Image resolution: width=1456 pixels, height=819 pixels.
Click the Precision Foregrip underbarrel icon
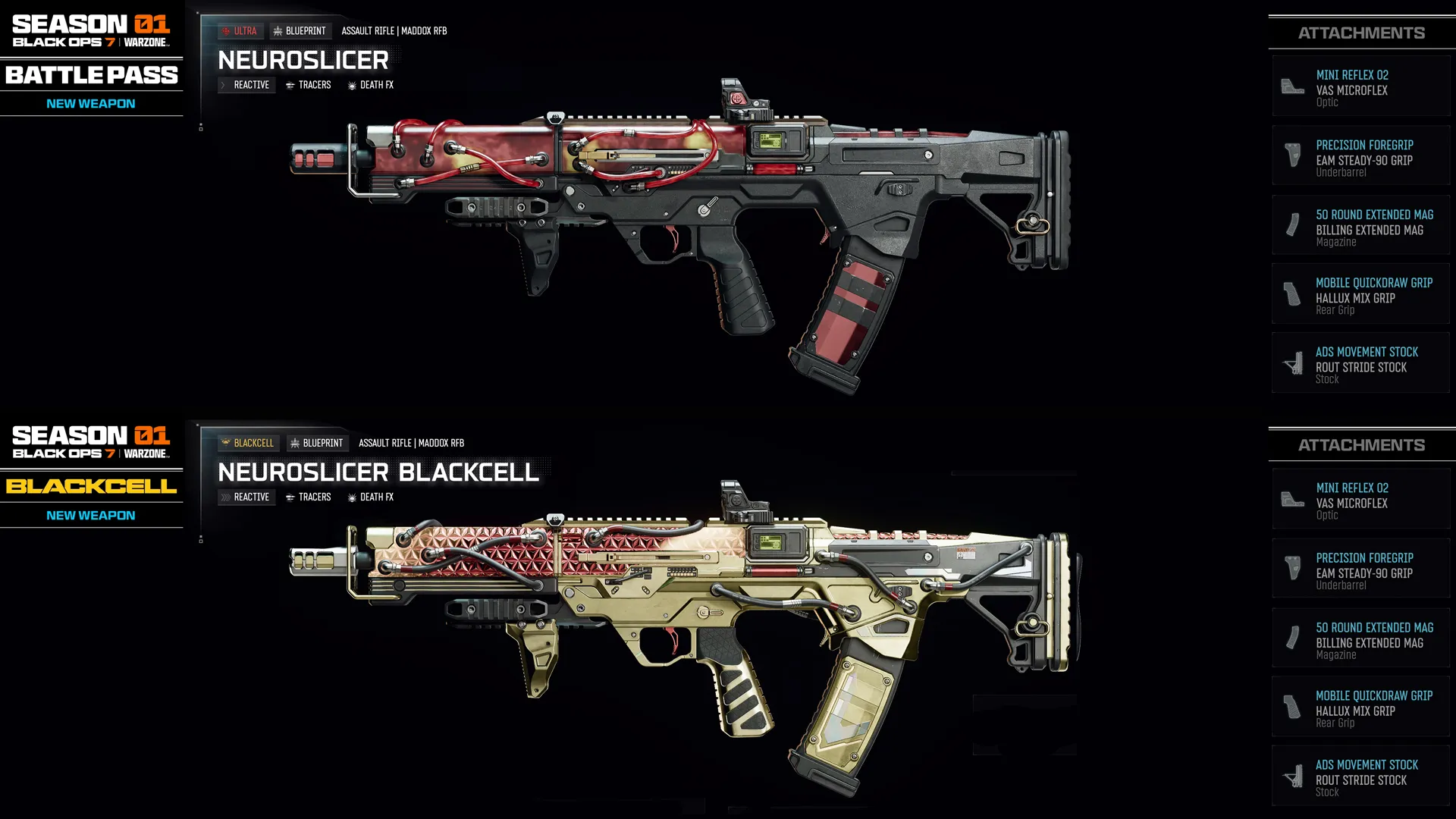[x=1291, y=155]
